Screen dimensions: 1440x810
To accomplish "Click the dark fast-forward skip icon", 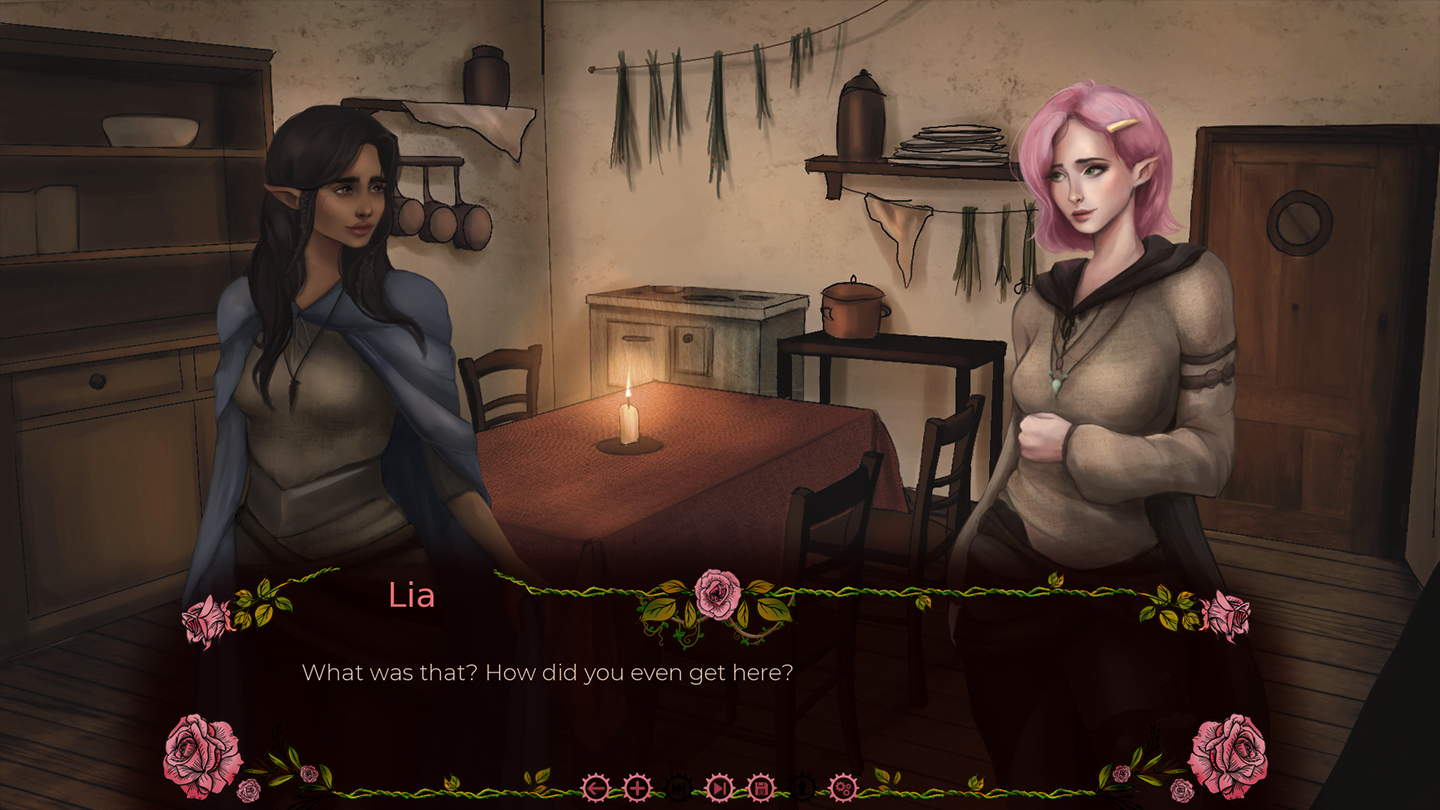I will [678, 788].
